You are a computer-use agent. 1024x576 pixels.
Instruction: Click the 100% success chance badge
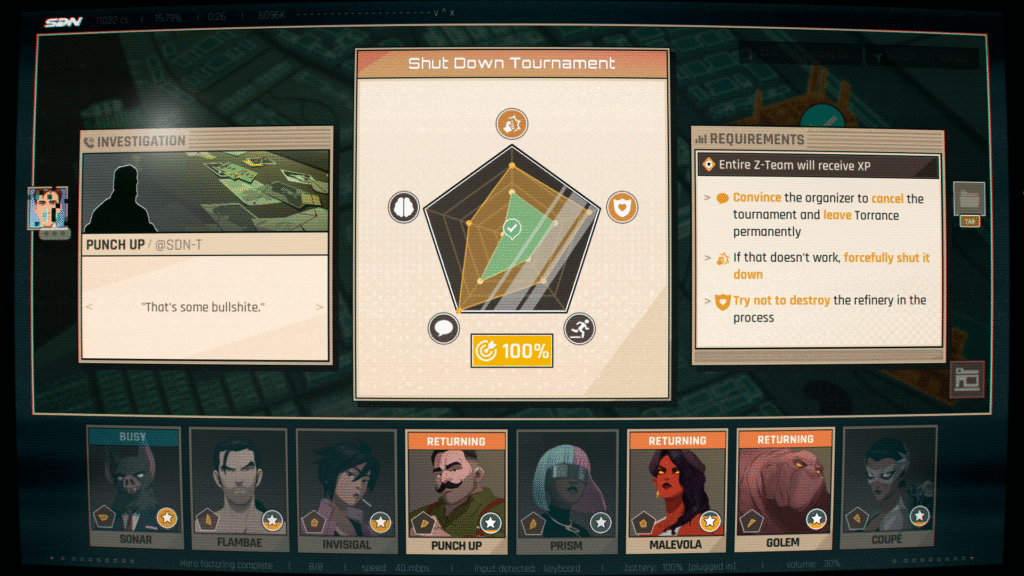click(512, 351)
